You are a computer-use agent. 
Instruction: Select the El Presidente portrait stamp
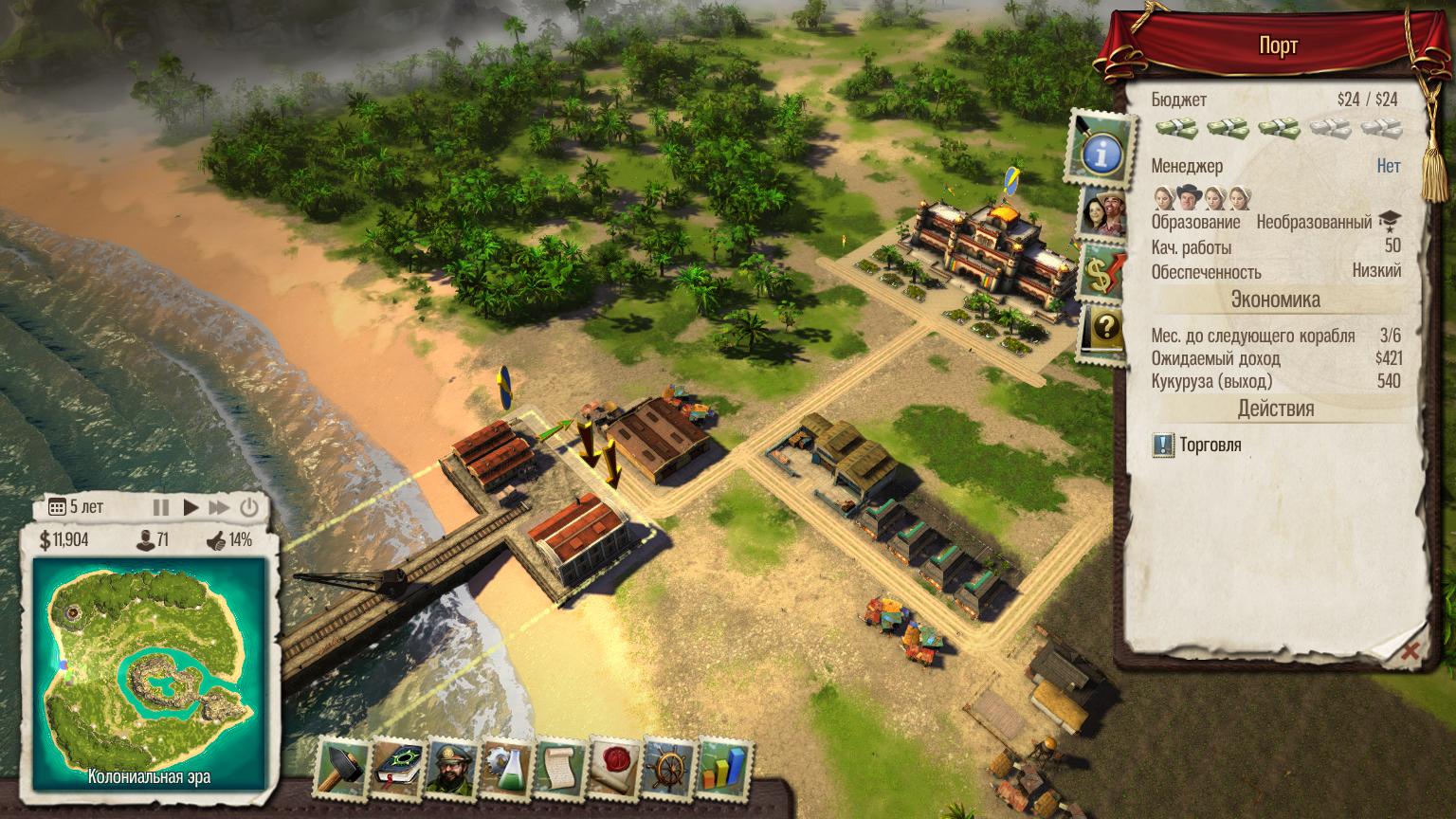tap(451, 767)
